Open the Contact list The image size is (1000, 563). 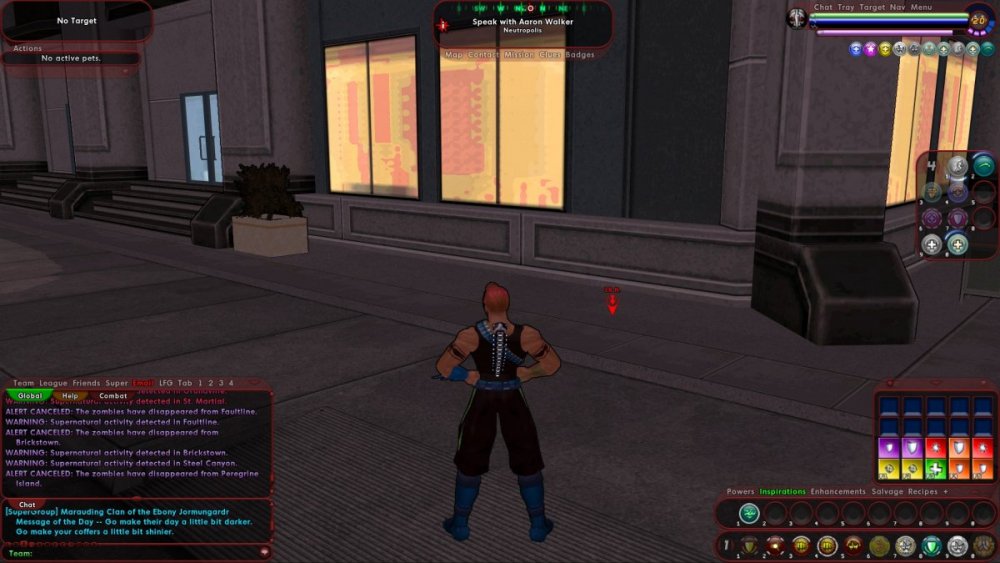pyautogui.click(x=483, y=55)
